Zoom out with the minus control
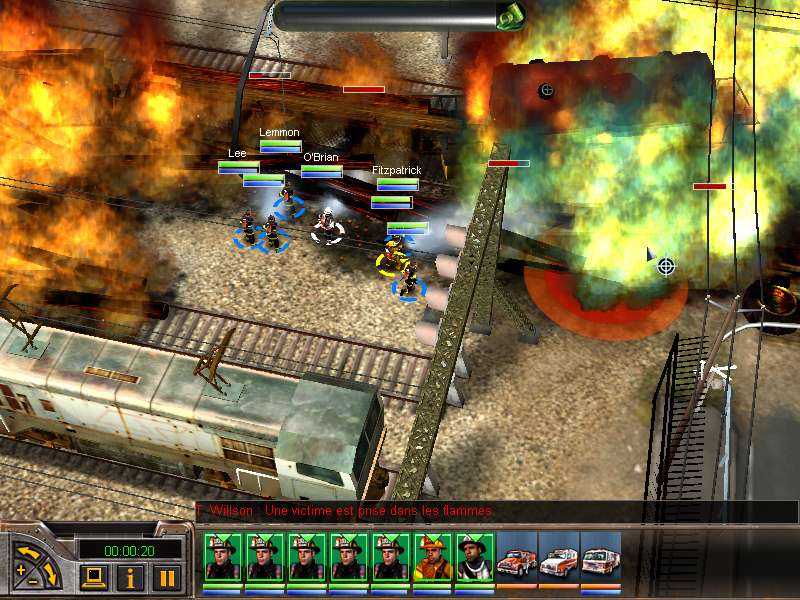The width and height of the screenshot is (800, 600). coord(34,580)
